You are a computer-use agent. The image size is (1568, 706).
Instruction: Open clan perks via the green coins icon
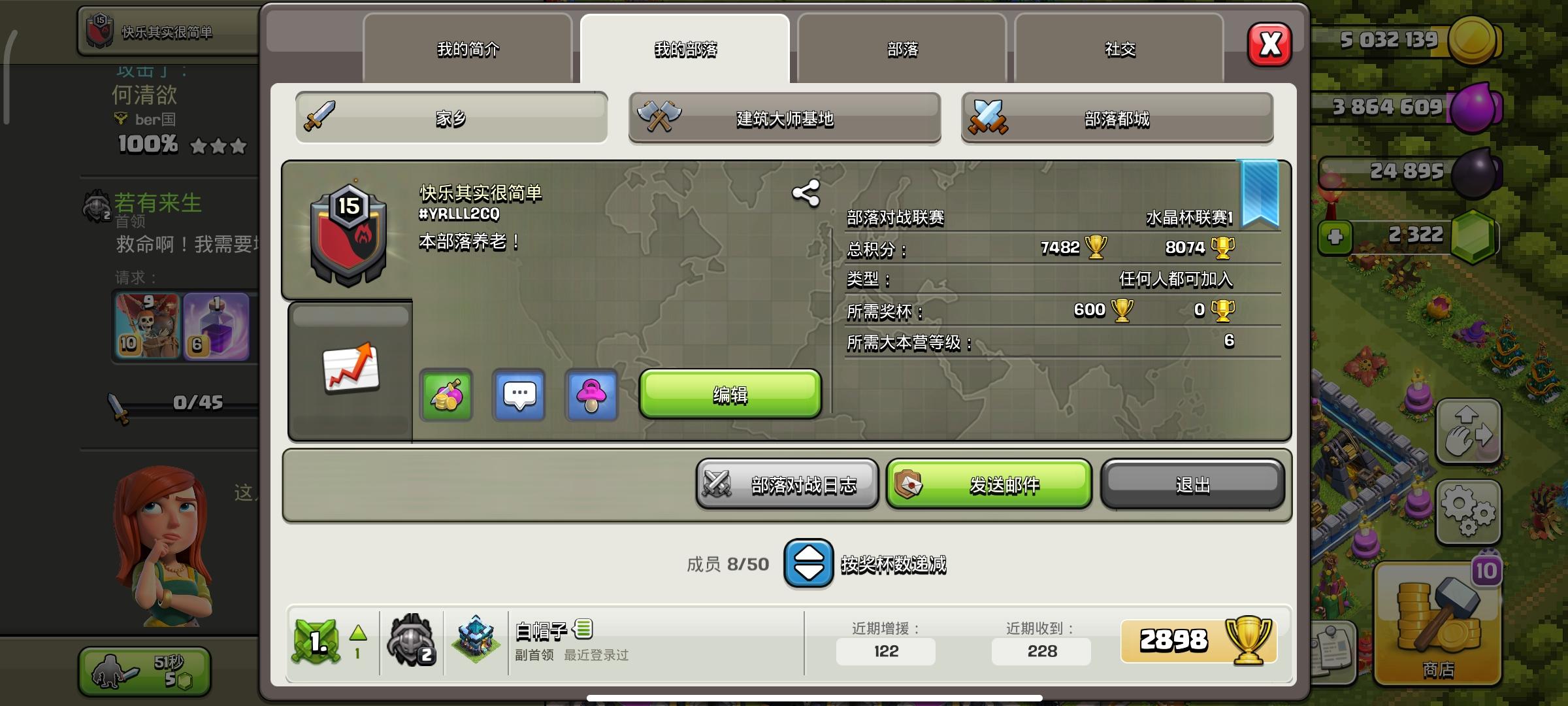point(446,395)
